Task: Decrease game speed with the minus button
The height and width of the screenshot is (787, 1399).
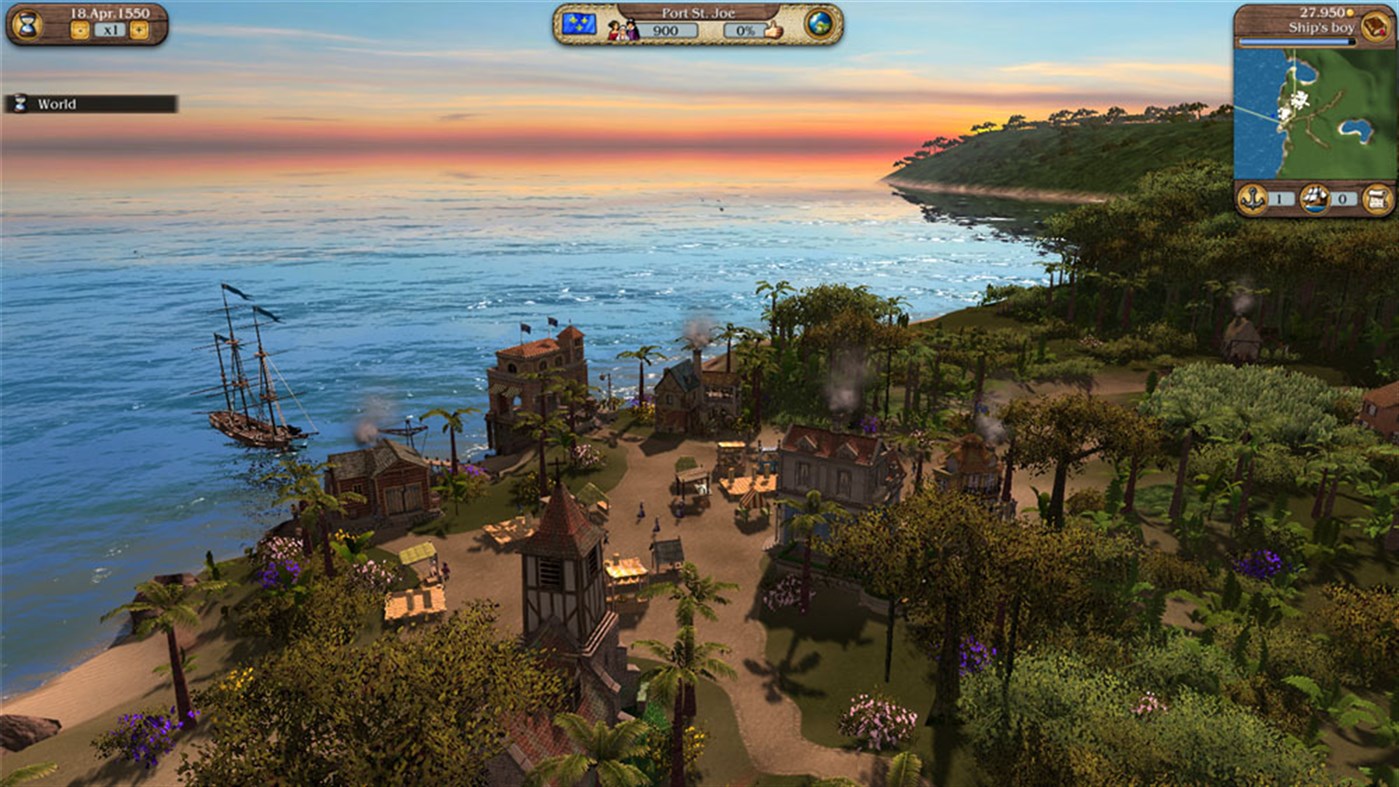Action: [x=78, y=29]
